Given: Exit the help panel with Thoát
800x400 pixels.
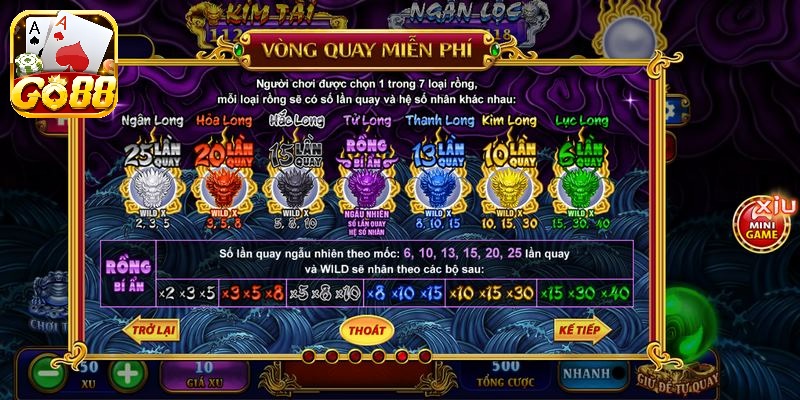Looking at the screenshot, I should [x=366, y=328].
